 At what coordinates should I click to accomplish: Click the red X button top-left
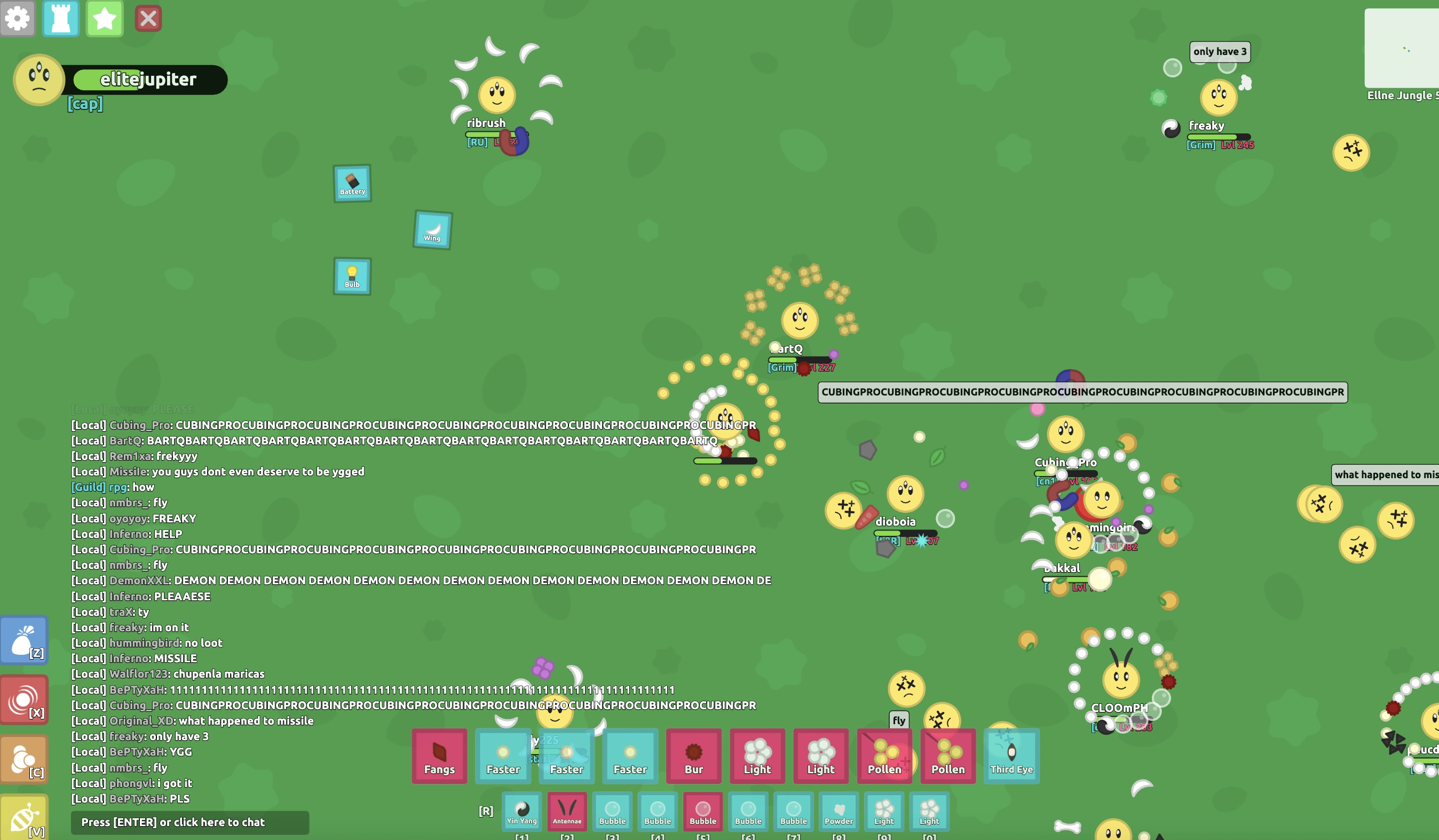pyautogui.click(x=148, y=18)
